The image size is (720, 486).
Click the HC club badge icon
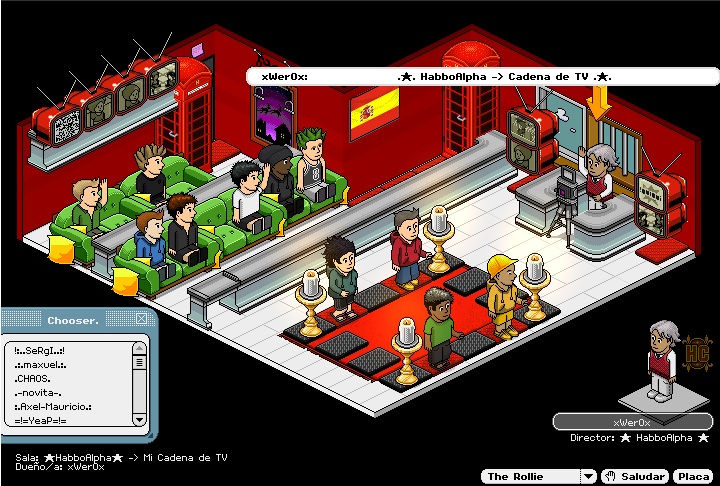point(697,355)
